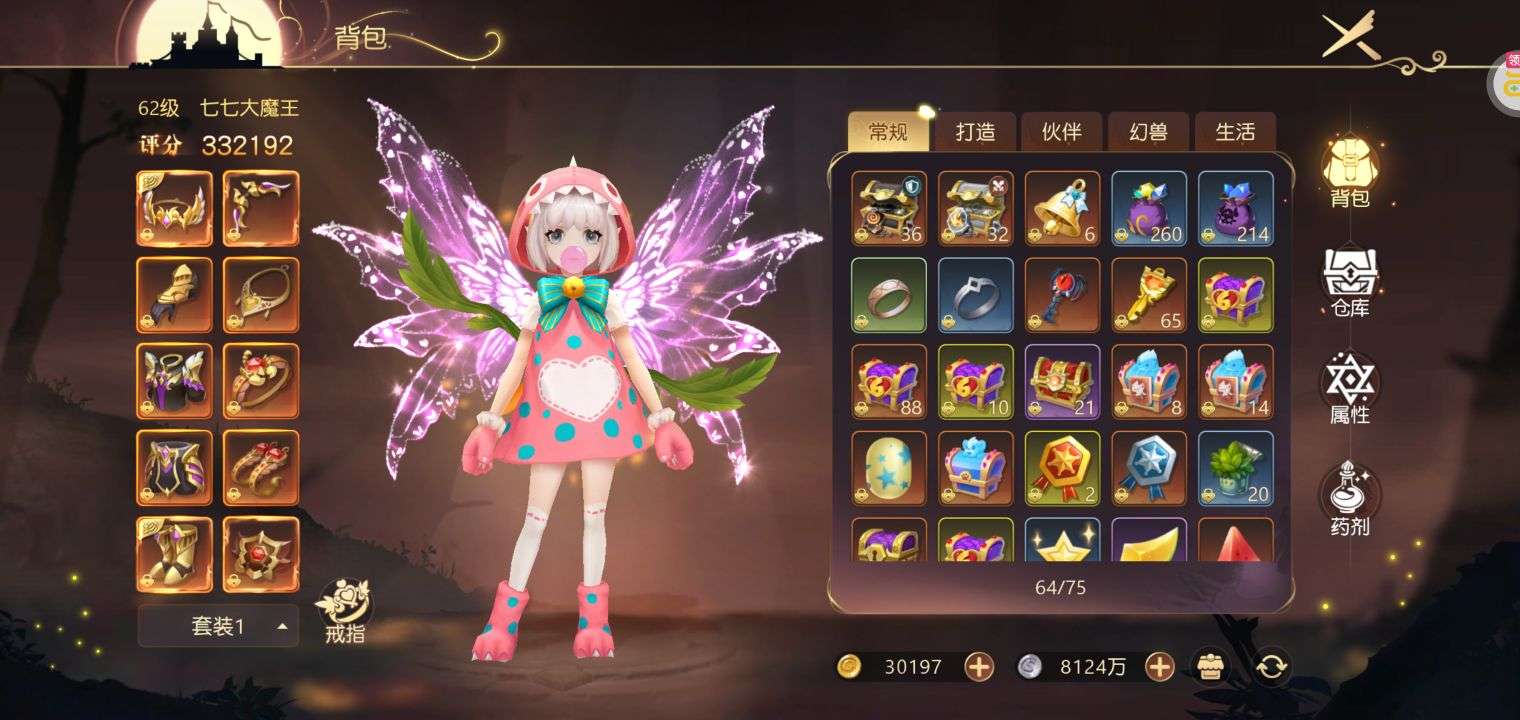Open the 仓库 warehouse panel

point(1349,280)
